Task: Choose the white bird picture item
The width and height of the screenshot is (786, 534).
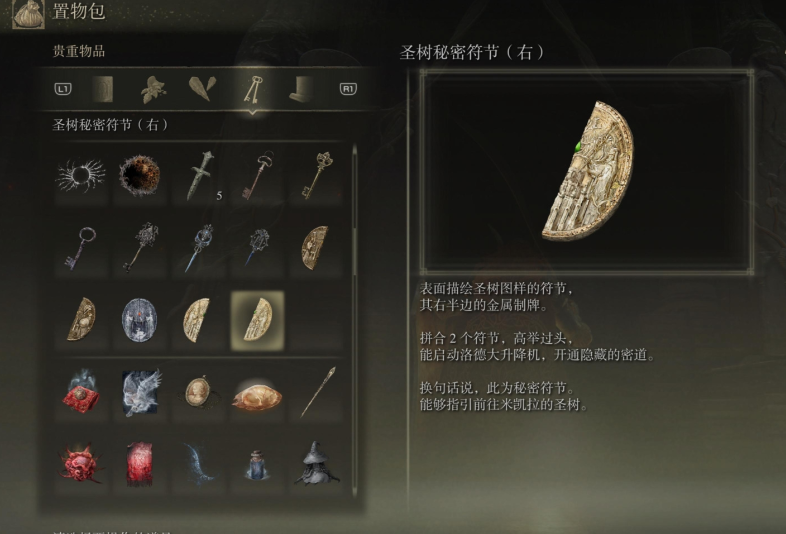Action: coord(139,392)
